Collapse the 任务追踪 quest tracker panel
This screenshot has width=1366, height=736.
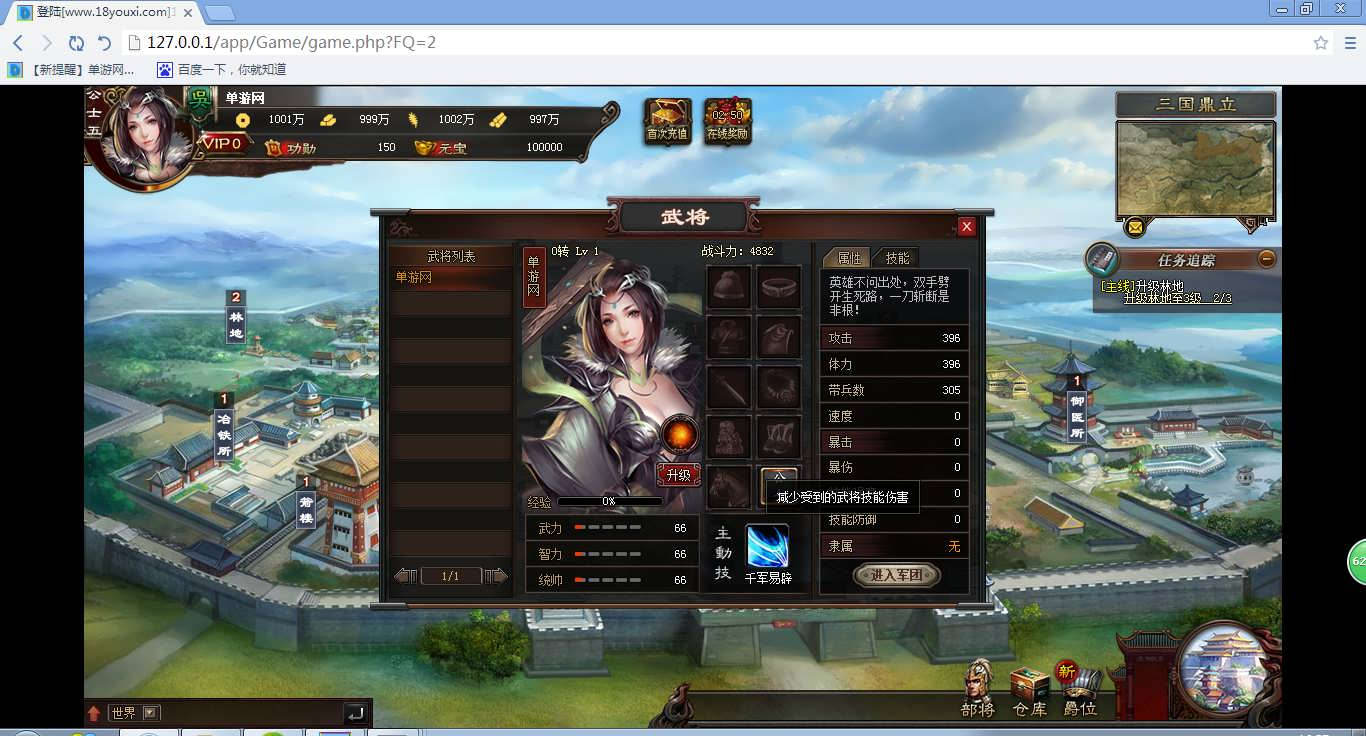(x=1268, y=260)
